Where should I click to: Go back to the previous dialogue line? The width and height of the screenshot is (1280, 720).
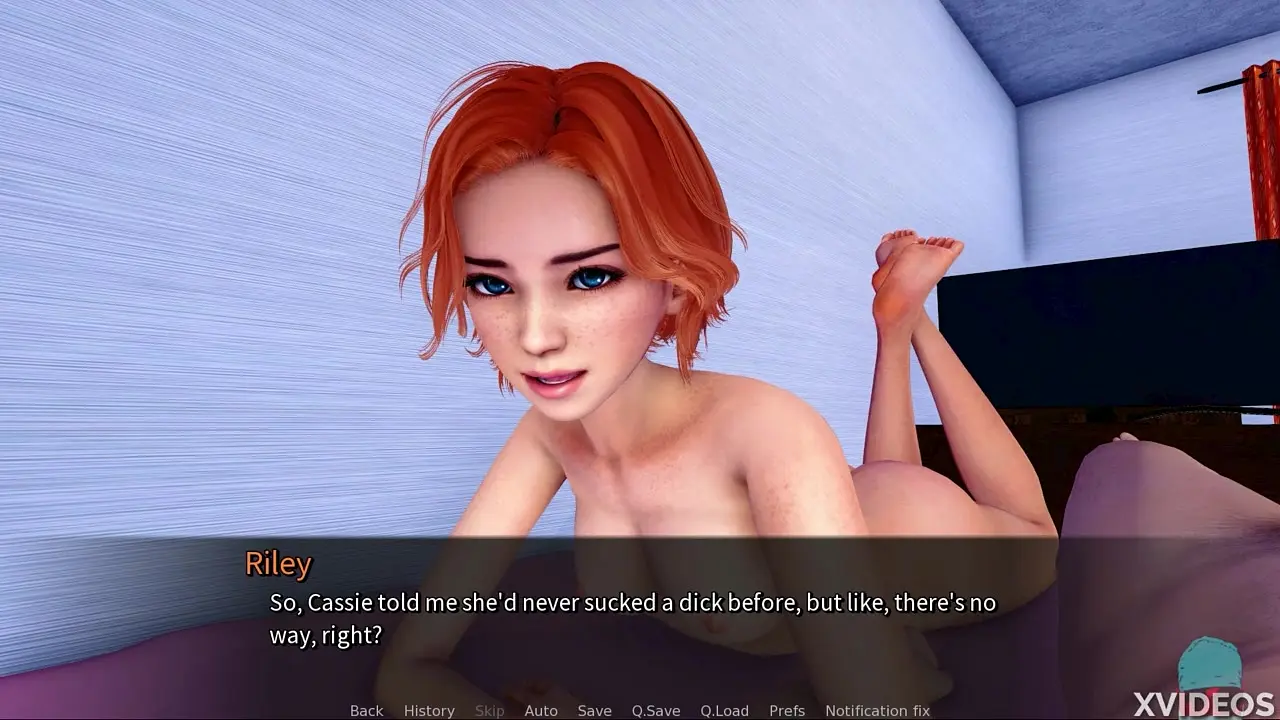[x=366, y=711]
